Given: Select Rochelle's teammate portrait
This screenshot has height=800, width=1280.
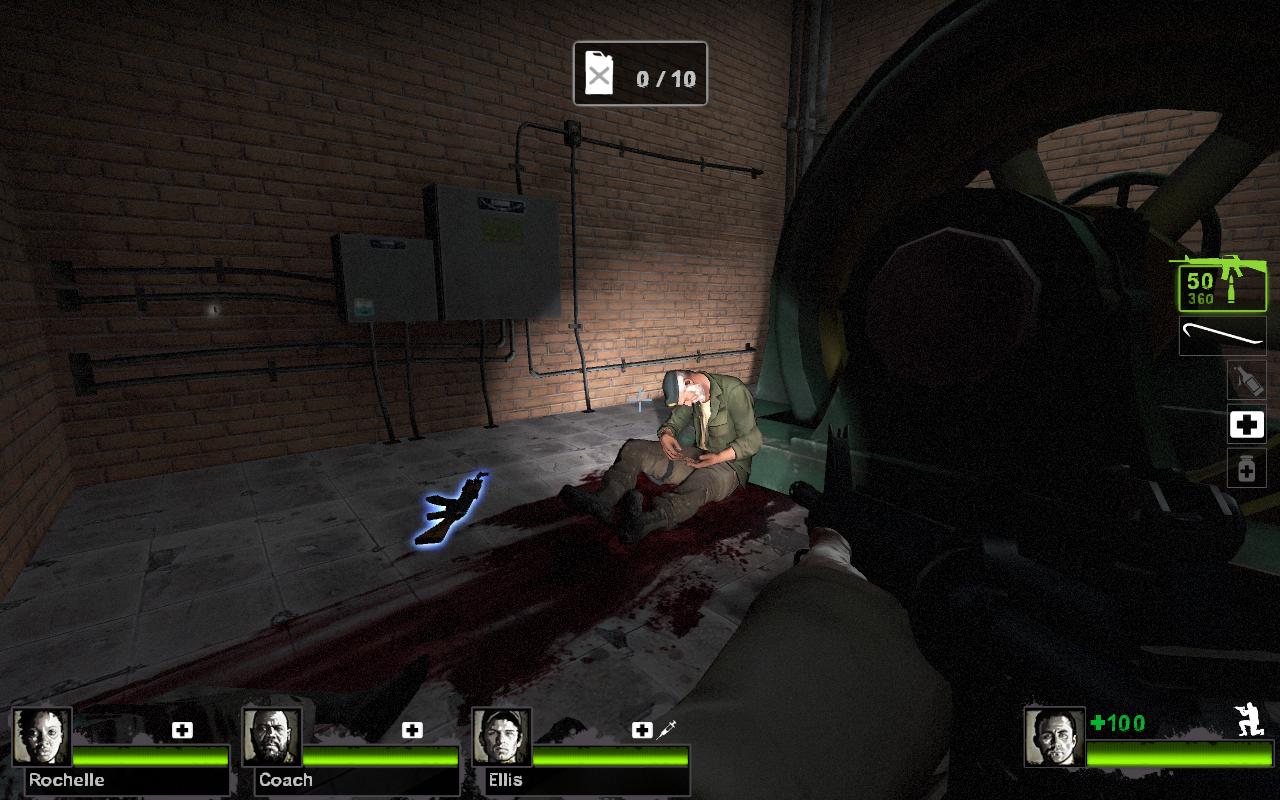Looking at the screenshot, I should point(42,738).
